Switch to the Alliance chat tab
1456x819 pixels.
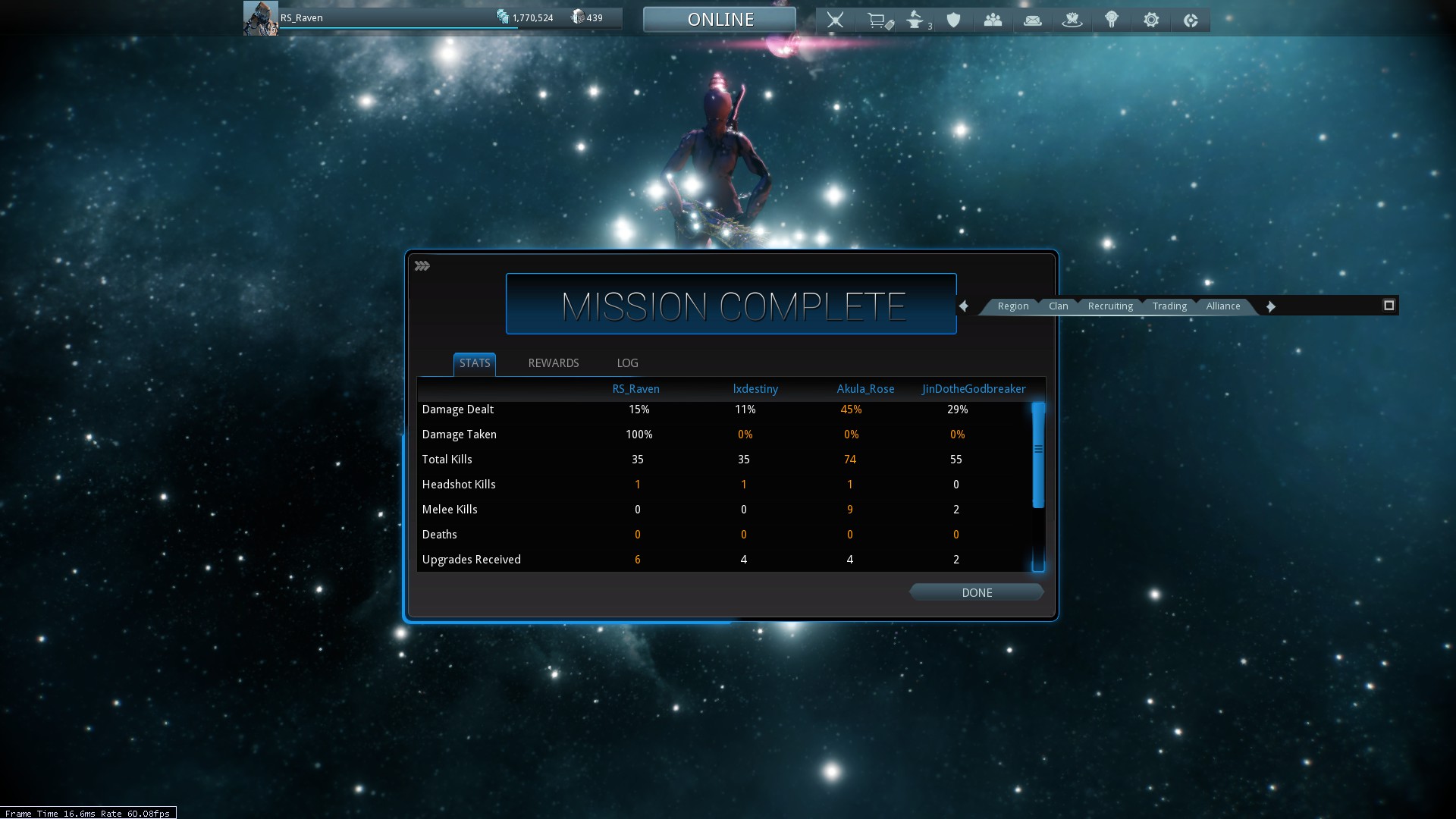tap(1223, 306)
